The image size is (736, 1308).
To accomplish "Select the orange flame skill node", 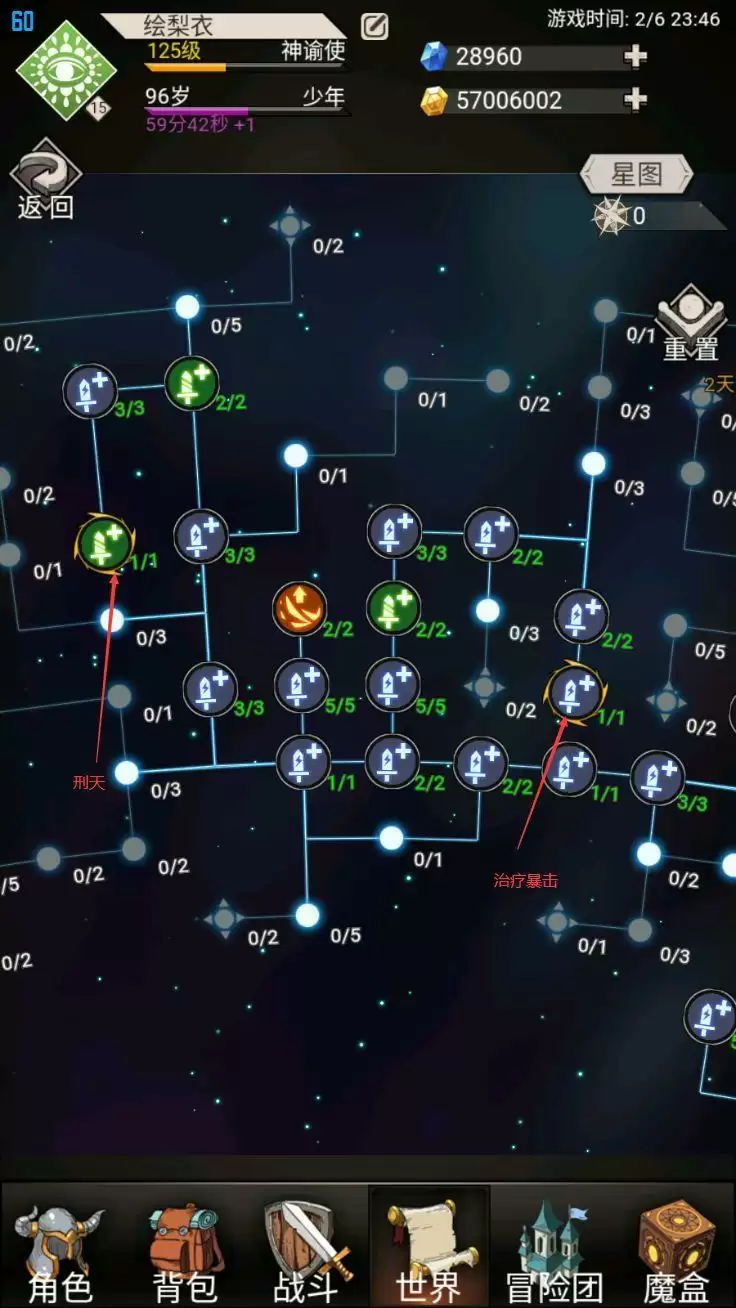I will click(x=300, y=608).
